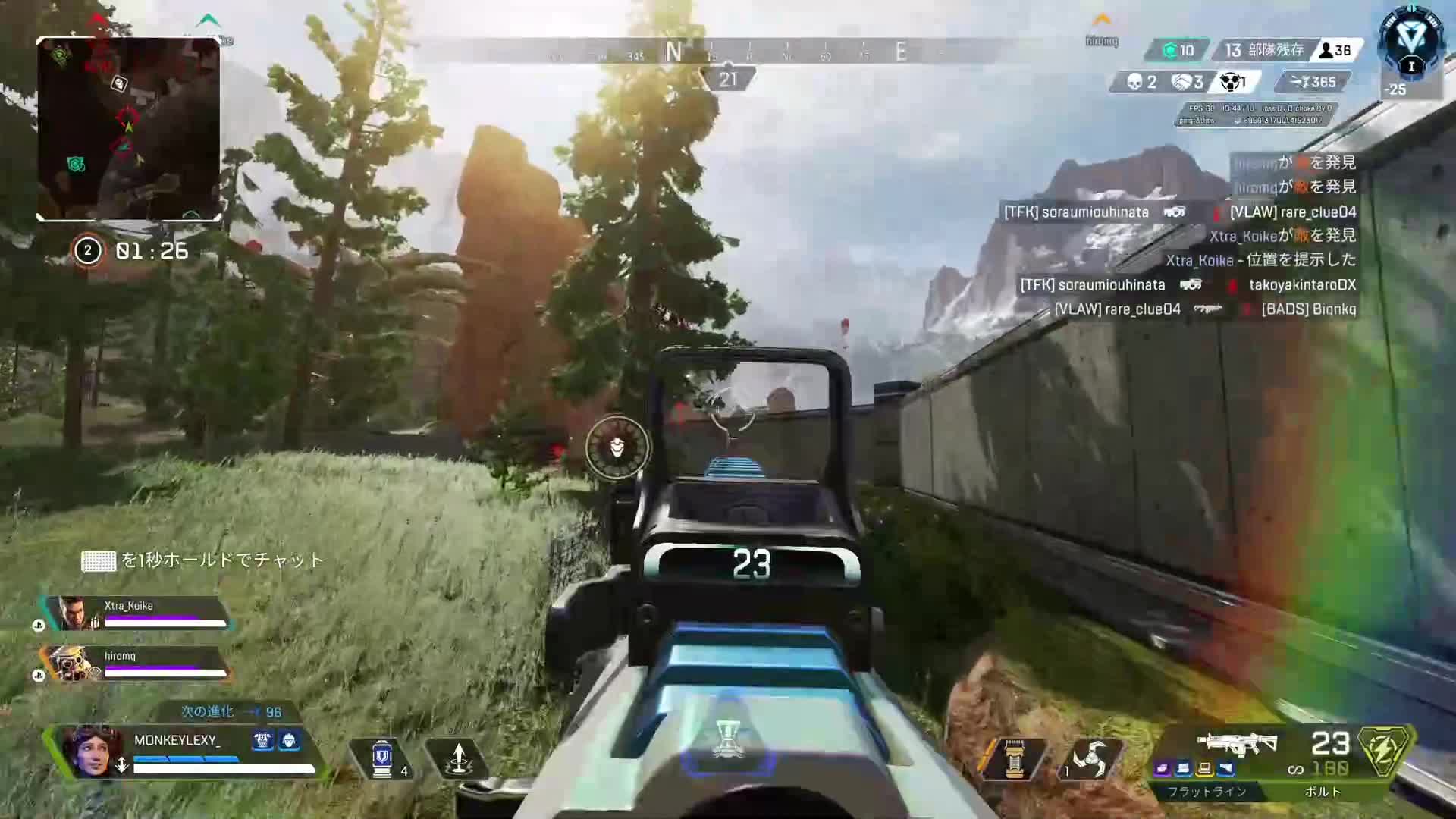Switch to the ボルト weapon tab
Viewport: 1456px width, 819px height.
pos(1323,792)
